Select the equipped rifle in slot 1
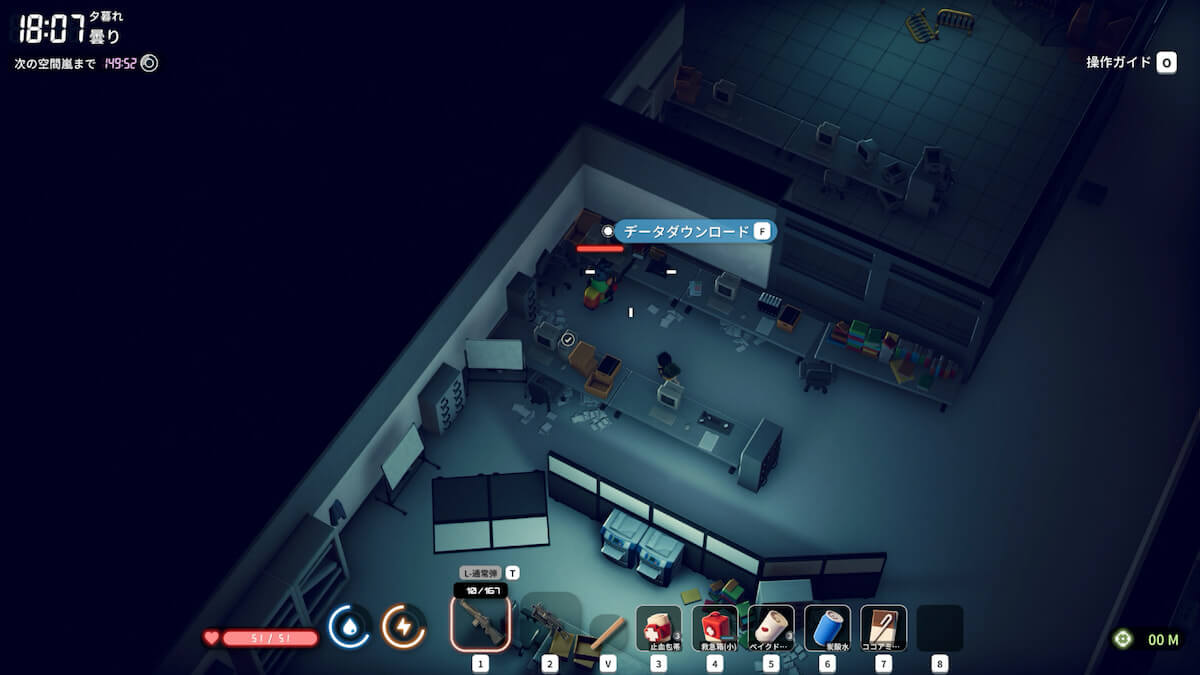Viewport: 1200px width, 675px height. tap(480, 623)
